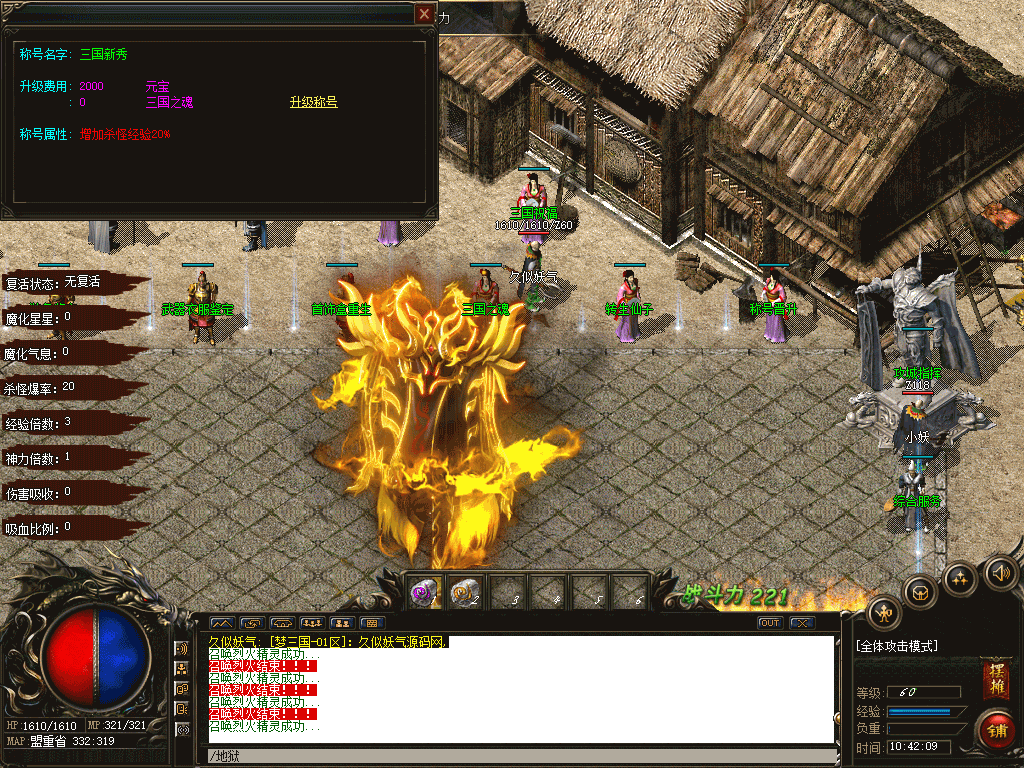The height and width of the screenshot is (768, 1024).
Task: Close the chat panel with the X button
Action: pos(802,623)
